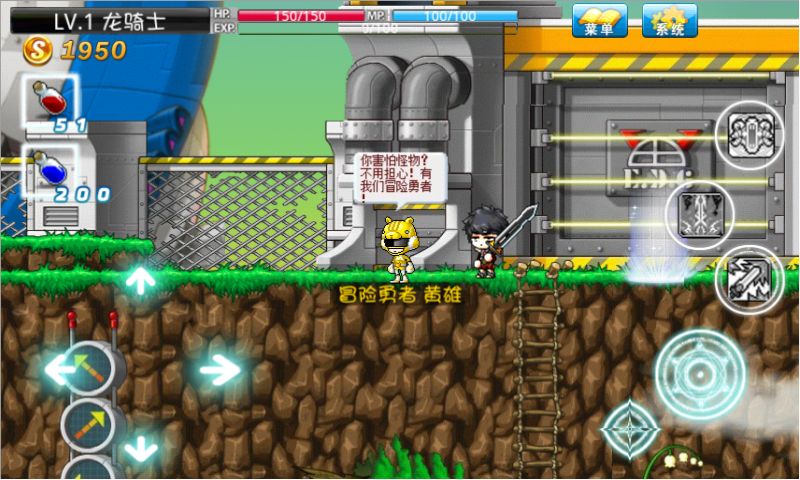
Task: Open the 系统 system button
Action: coord(670,21)
